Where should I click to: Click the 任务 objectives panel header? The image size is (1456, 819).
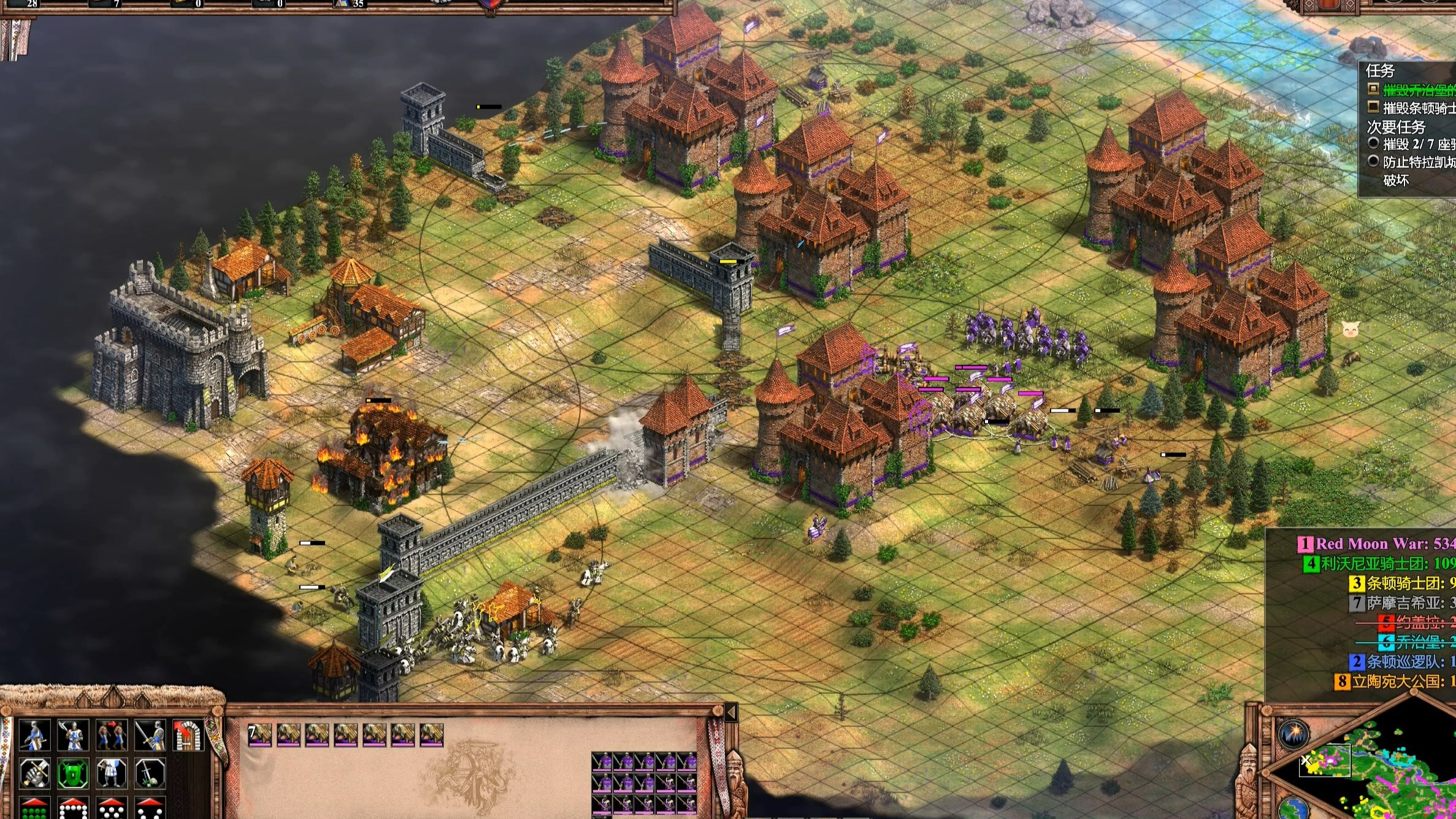coord(1381,71)
